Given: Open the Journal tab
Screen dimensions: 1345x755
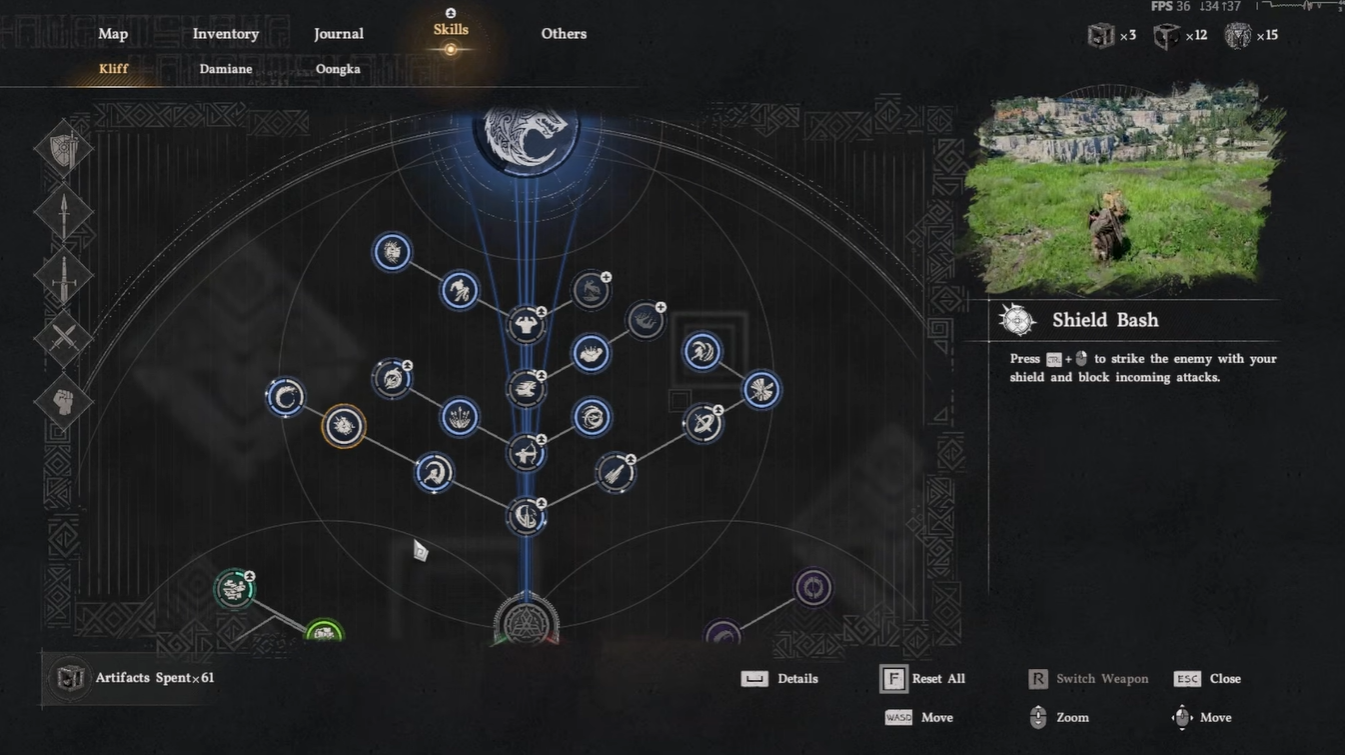Looking at the screenshot, I should (x=338, y=34).
